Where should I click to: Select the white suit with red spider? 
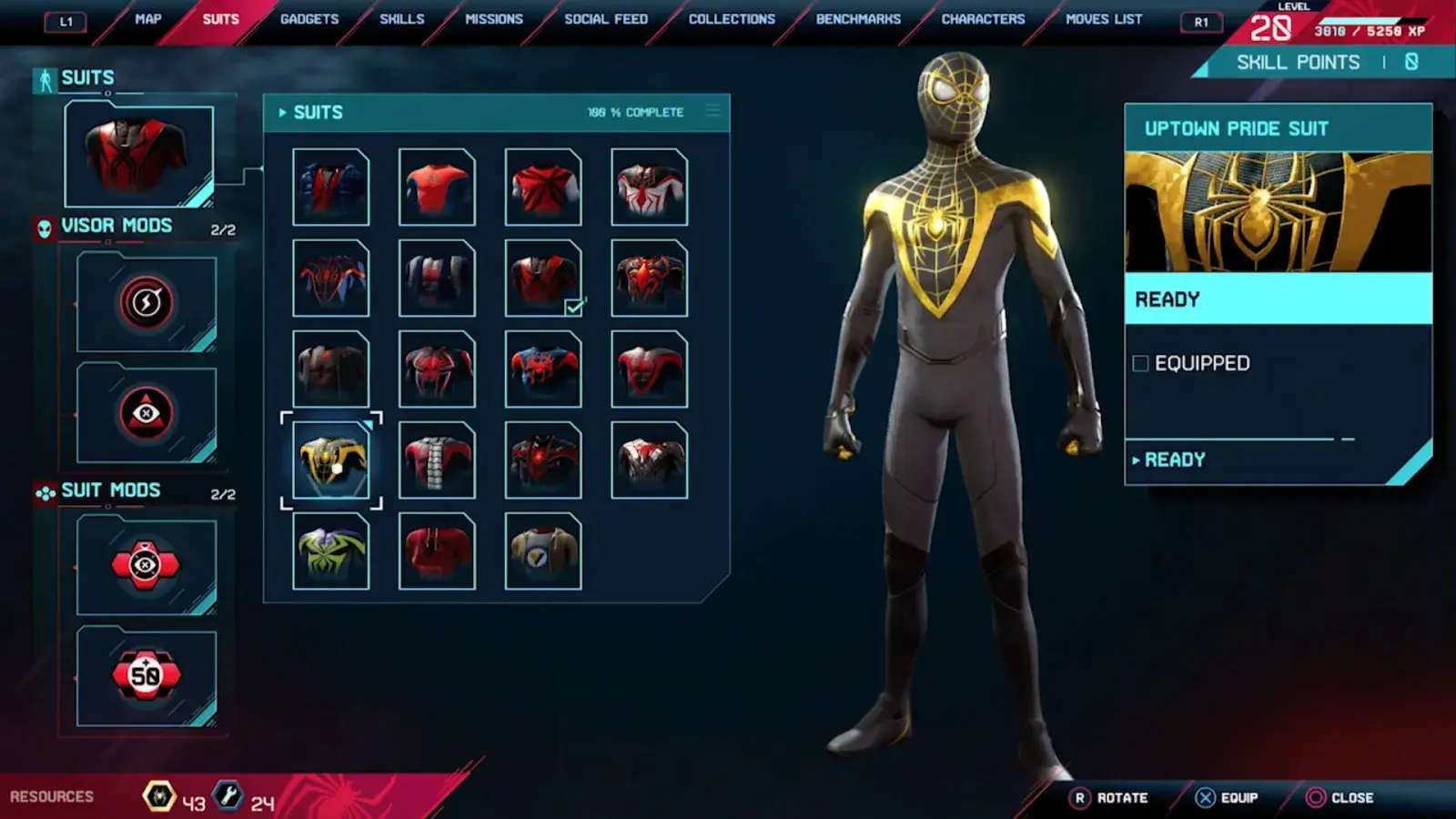click(649, 187)
